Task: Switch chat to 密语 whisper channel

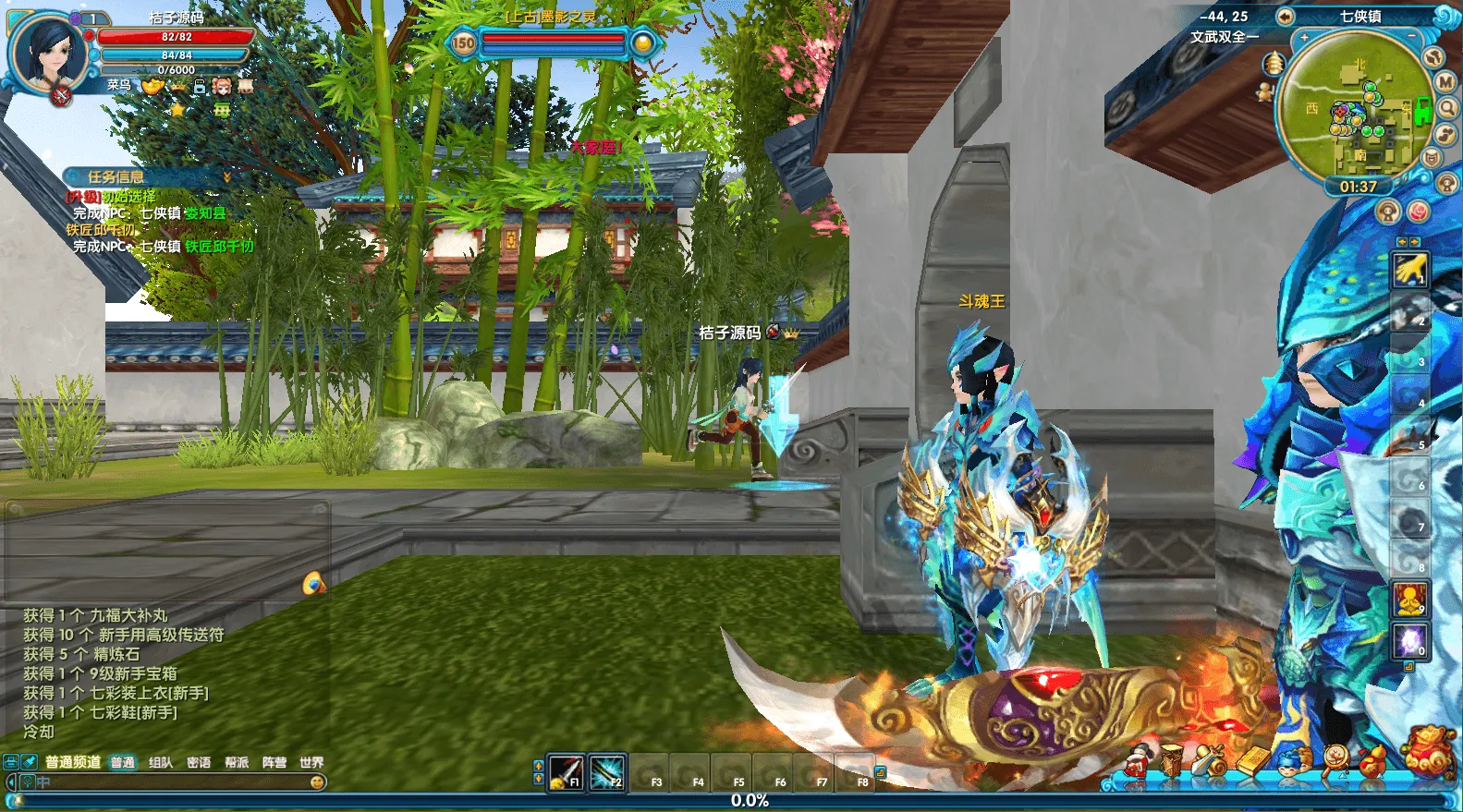Action: (199, 762)
